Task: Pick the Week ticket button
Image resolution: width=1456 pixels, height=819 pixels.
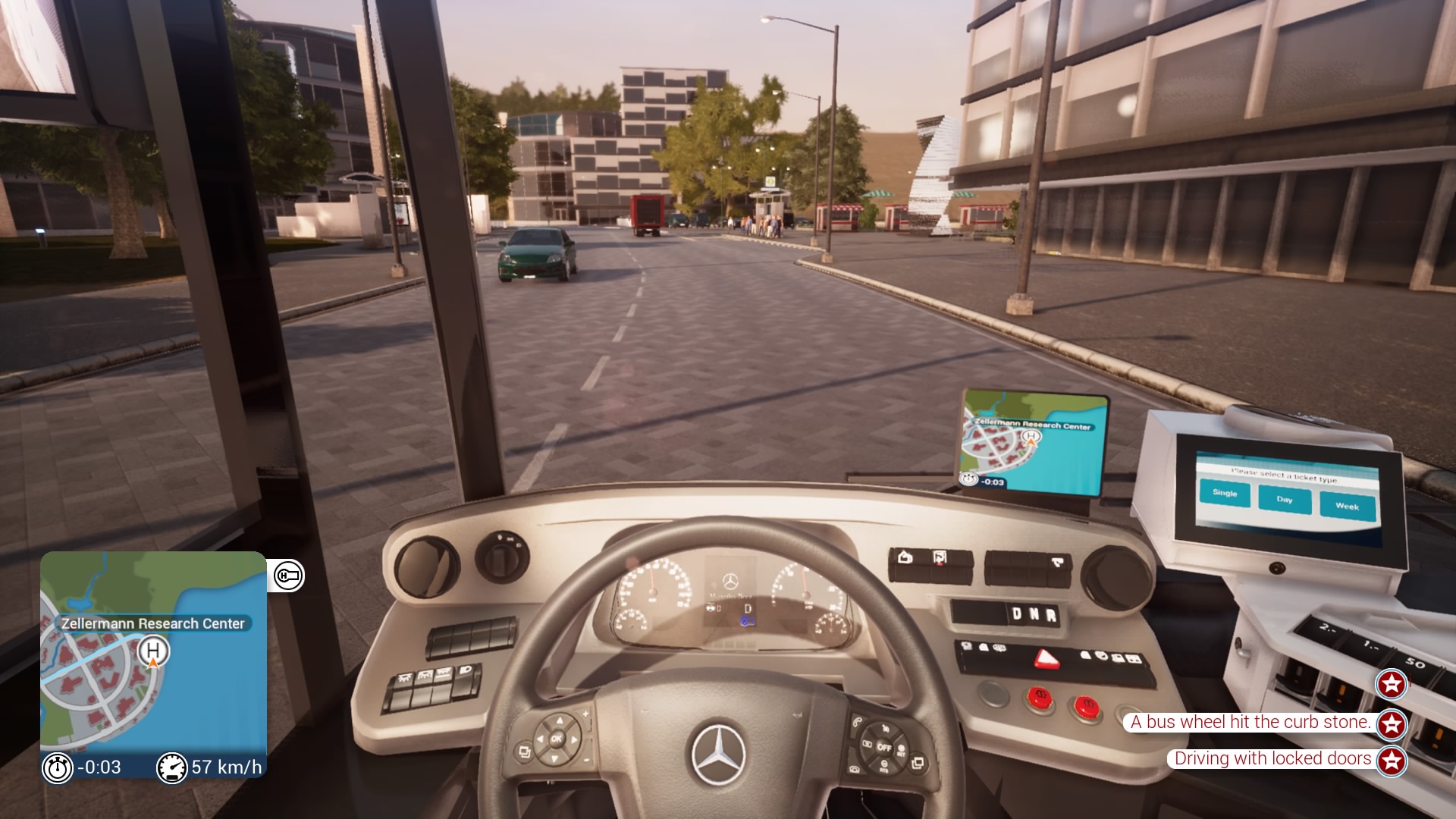Action: (1347, 506)
